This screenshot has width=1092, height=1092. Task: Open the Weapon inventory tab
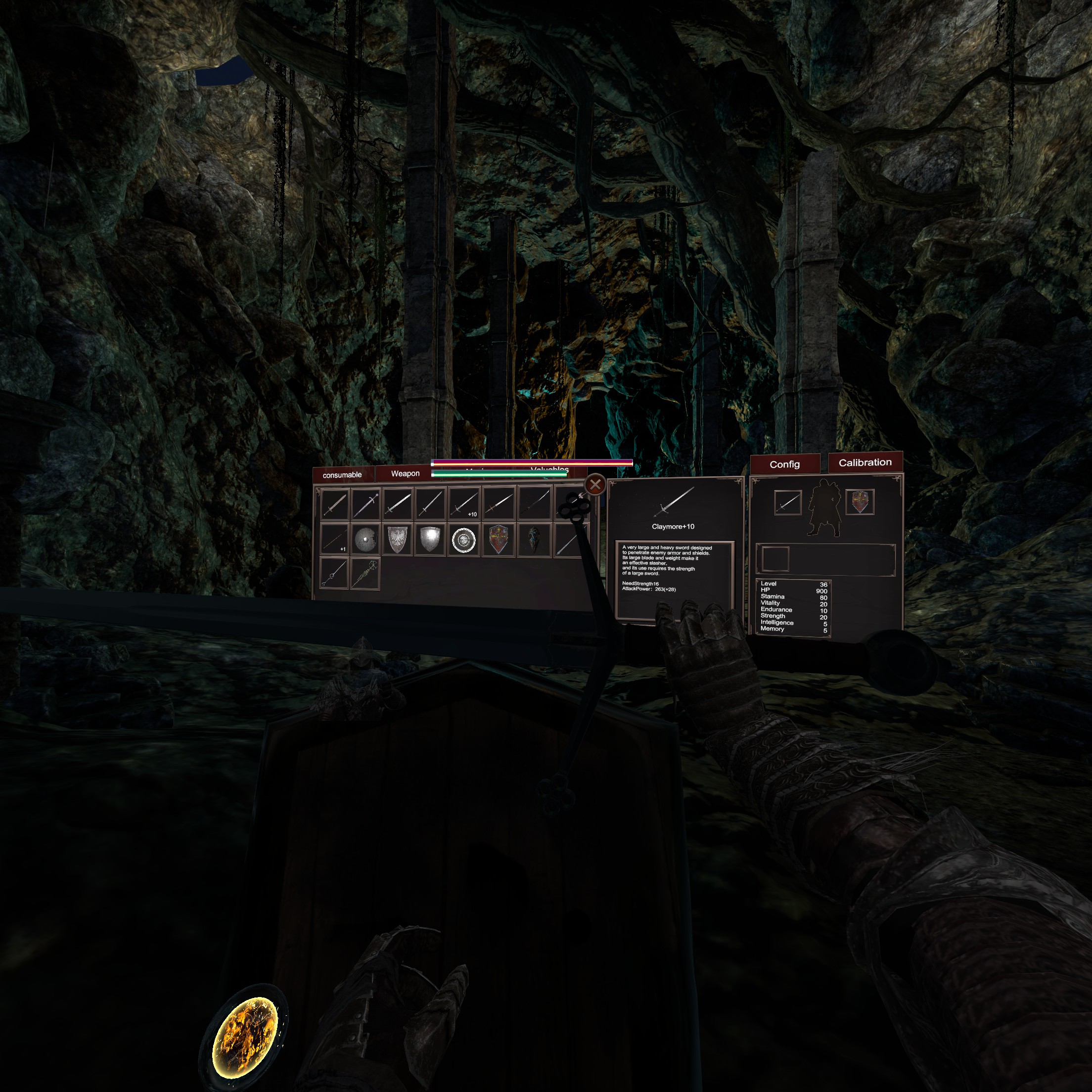405,474
